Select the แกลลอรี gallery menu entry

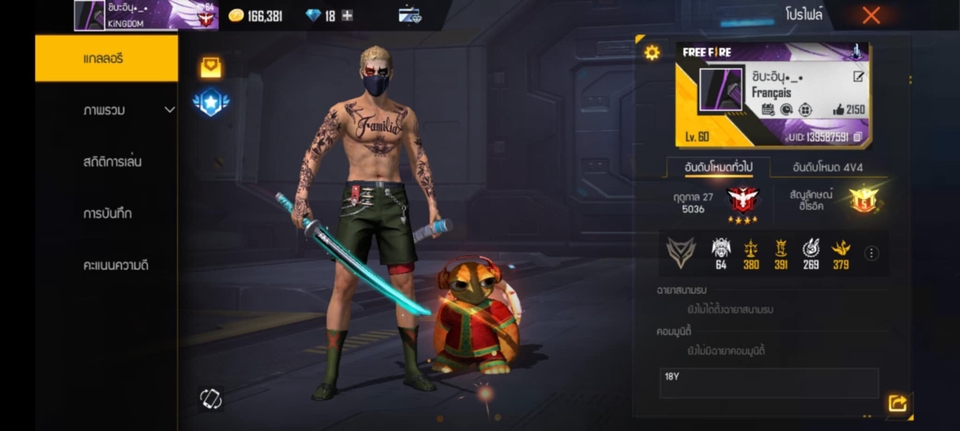point(106,58)
